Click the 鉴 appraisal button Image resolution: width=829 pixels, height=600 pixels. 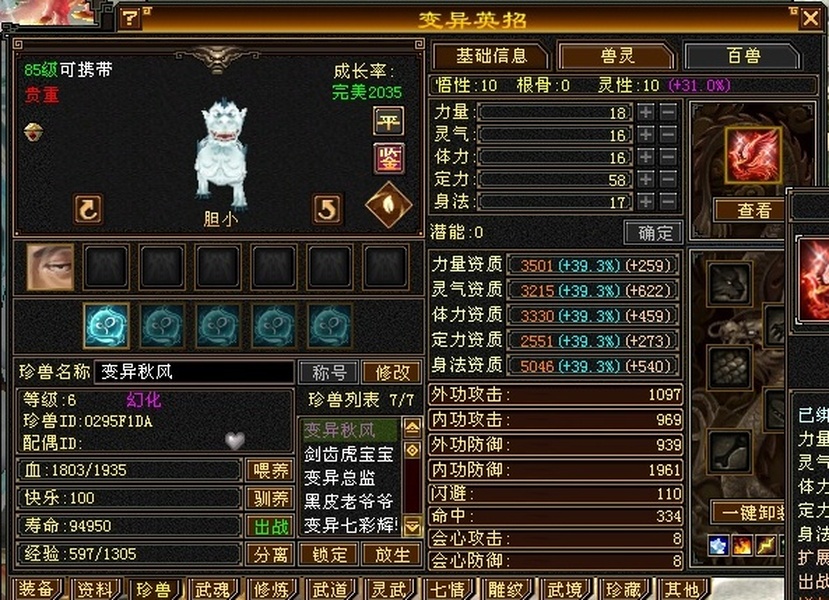coord(388,158)
